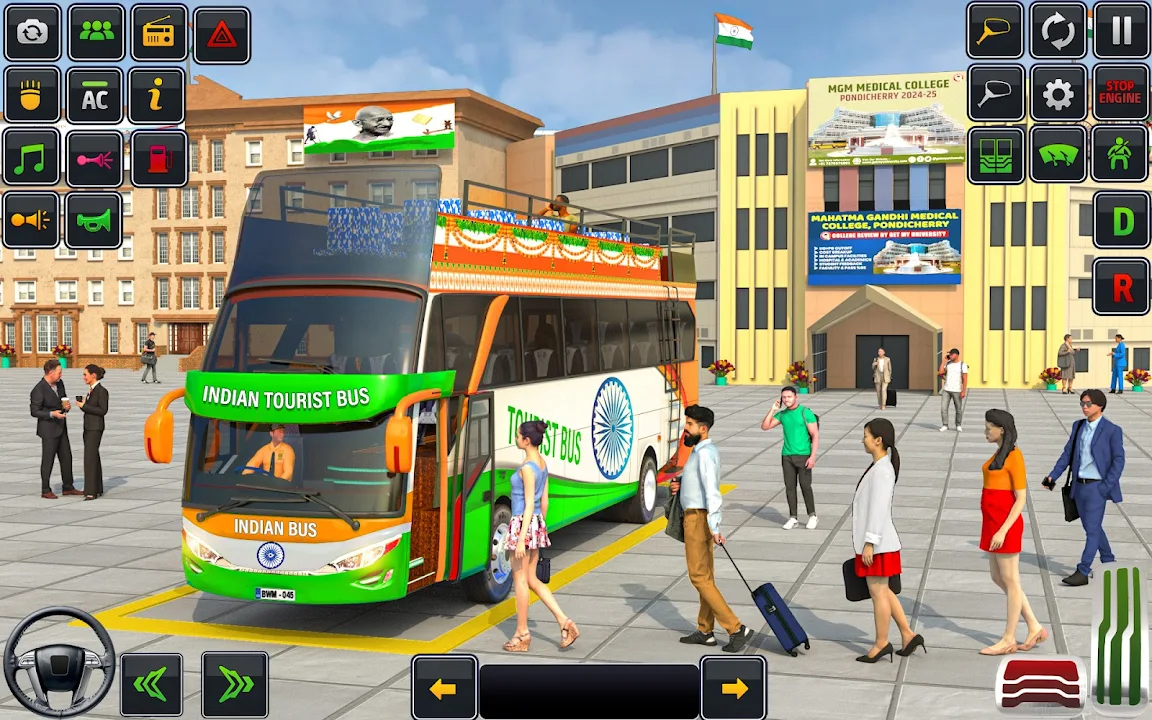The image size is (1152, 720).
Task: Open the yellow info button
Action: click(157, 96)
